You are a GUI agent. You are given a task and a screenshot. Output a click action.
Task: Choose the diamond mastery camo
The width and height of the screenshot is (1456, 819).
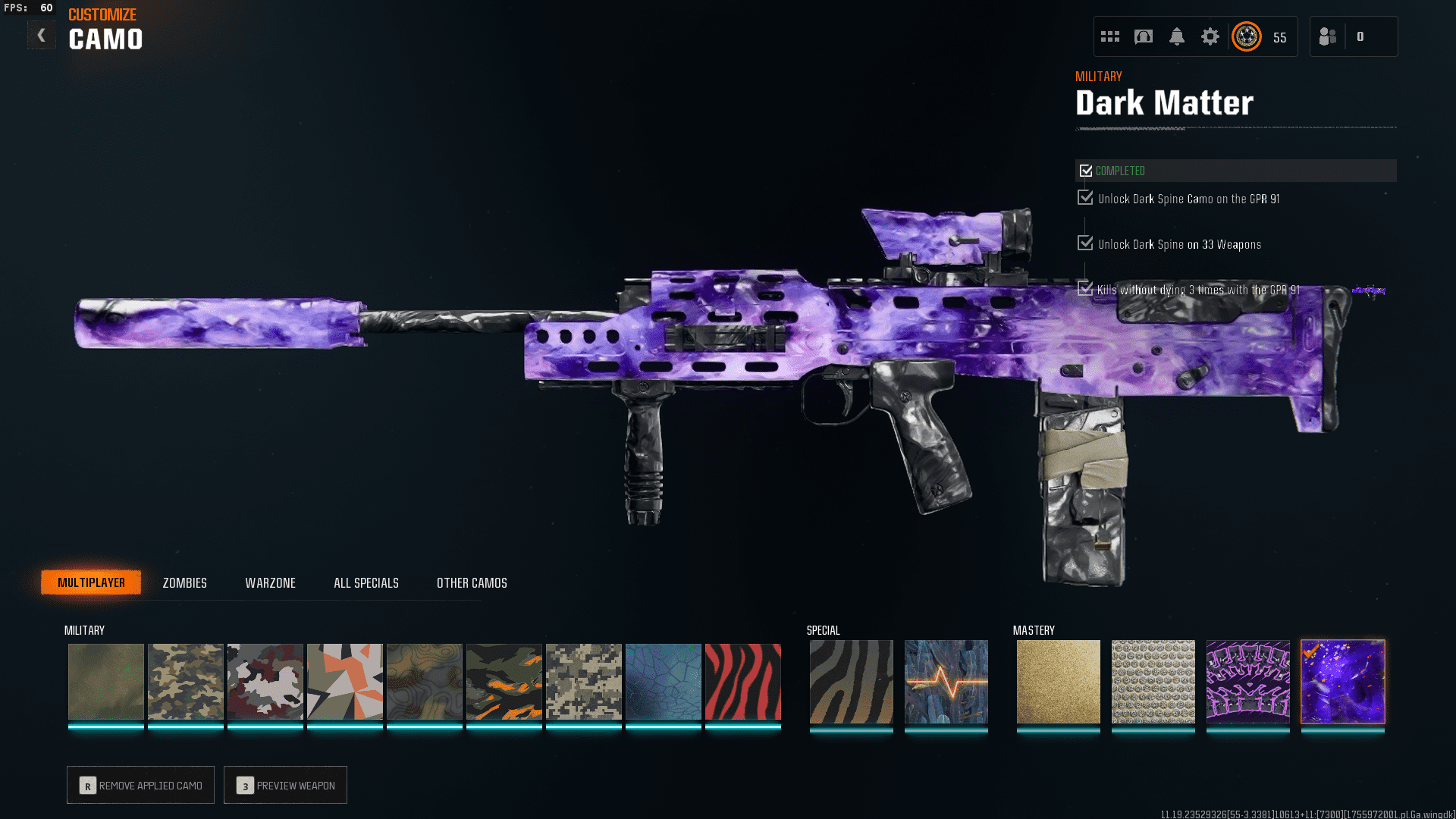coord(1153,681)
